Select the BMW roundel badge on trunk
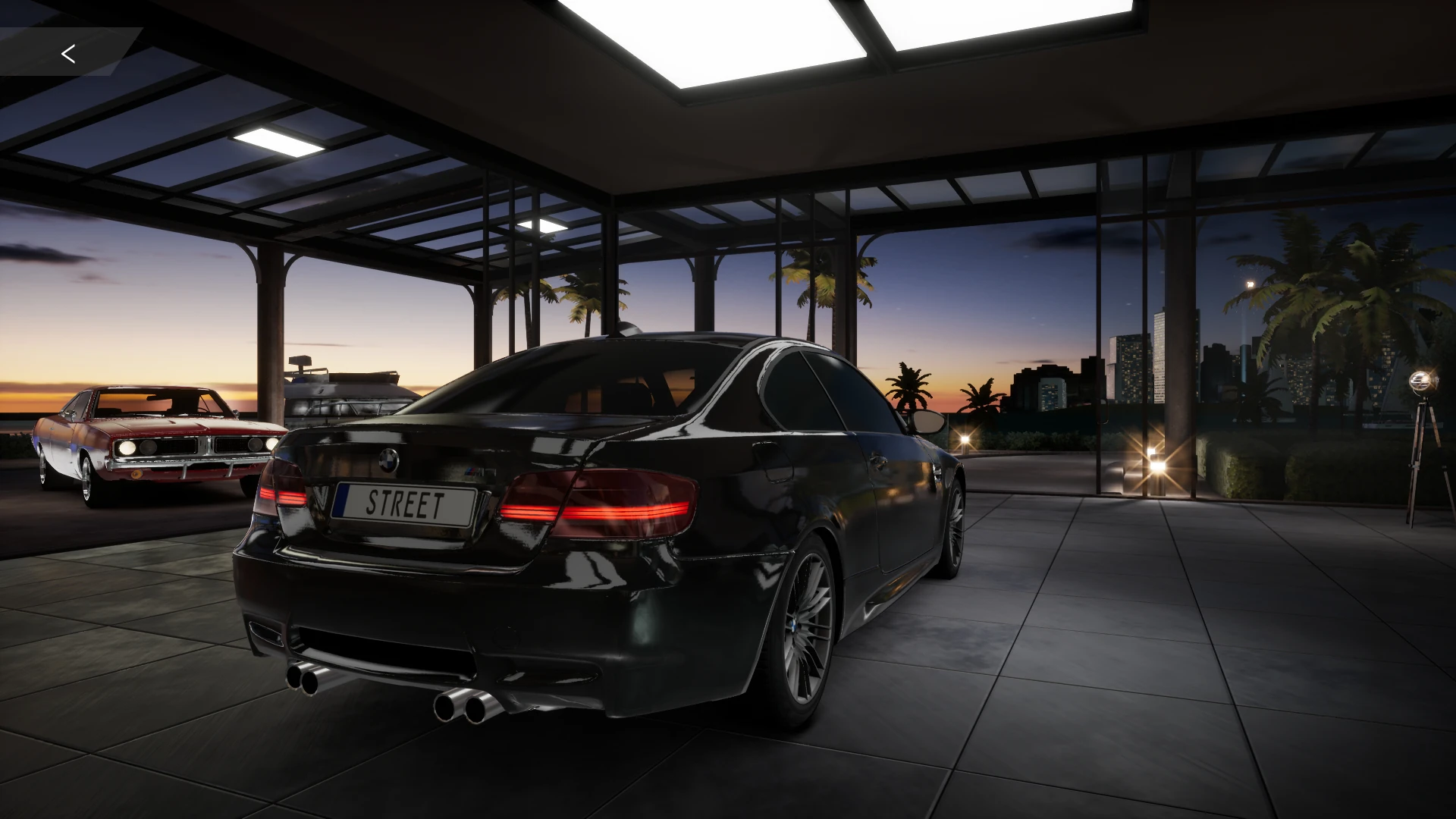The width and height of the screenshot is (1456, 819). pyautogui.click(x=388, y=459)
